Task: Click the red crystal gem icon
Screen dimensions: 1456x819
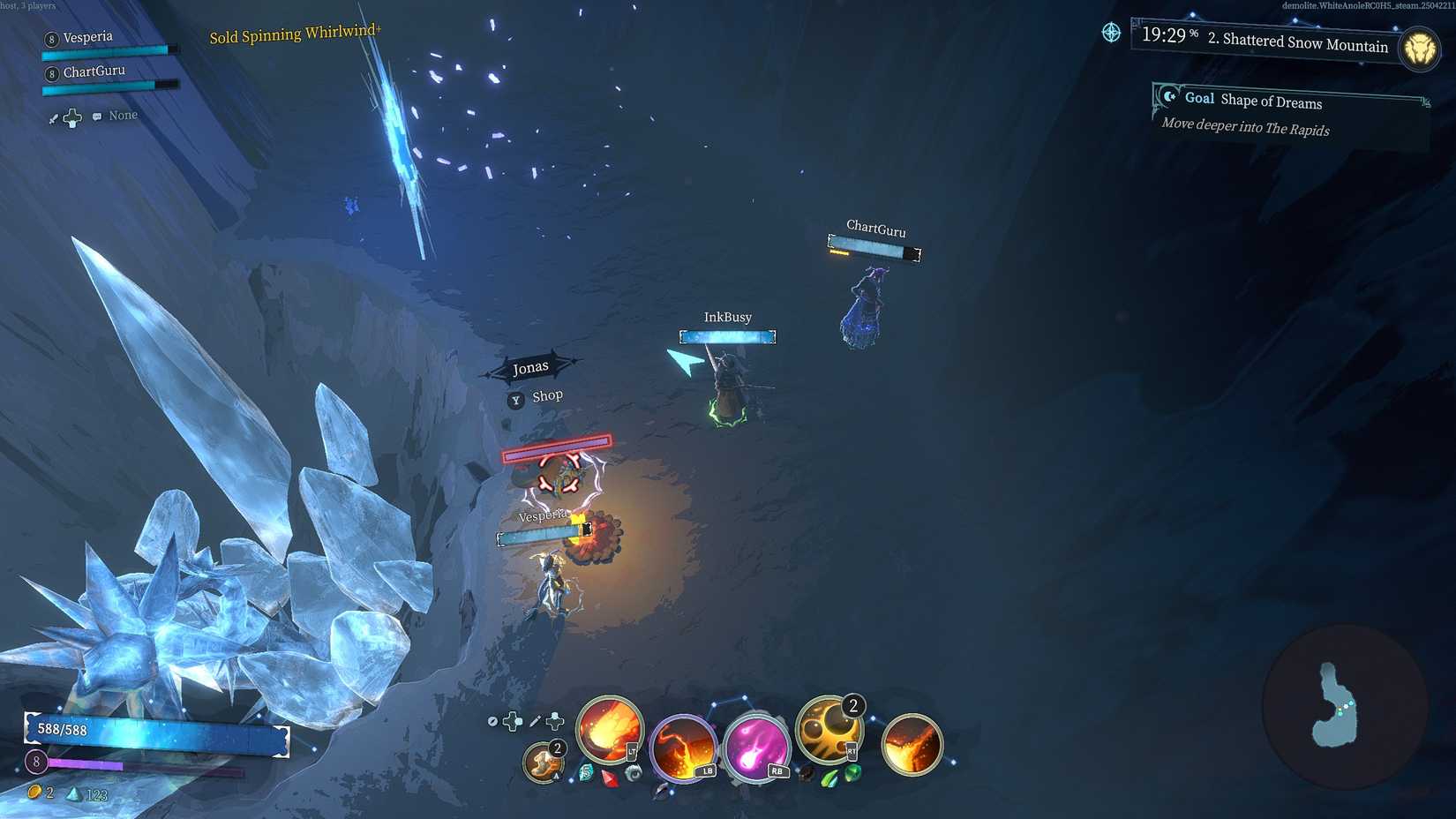Action: pos(610,778)
